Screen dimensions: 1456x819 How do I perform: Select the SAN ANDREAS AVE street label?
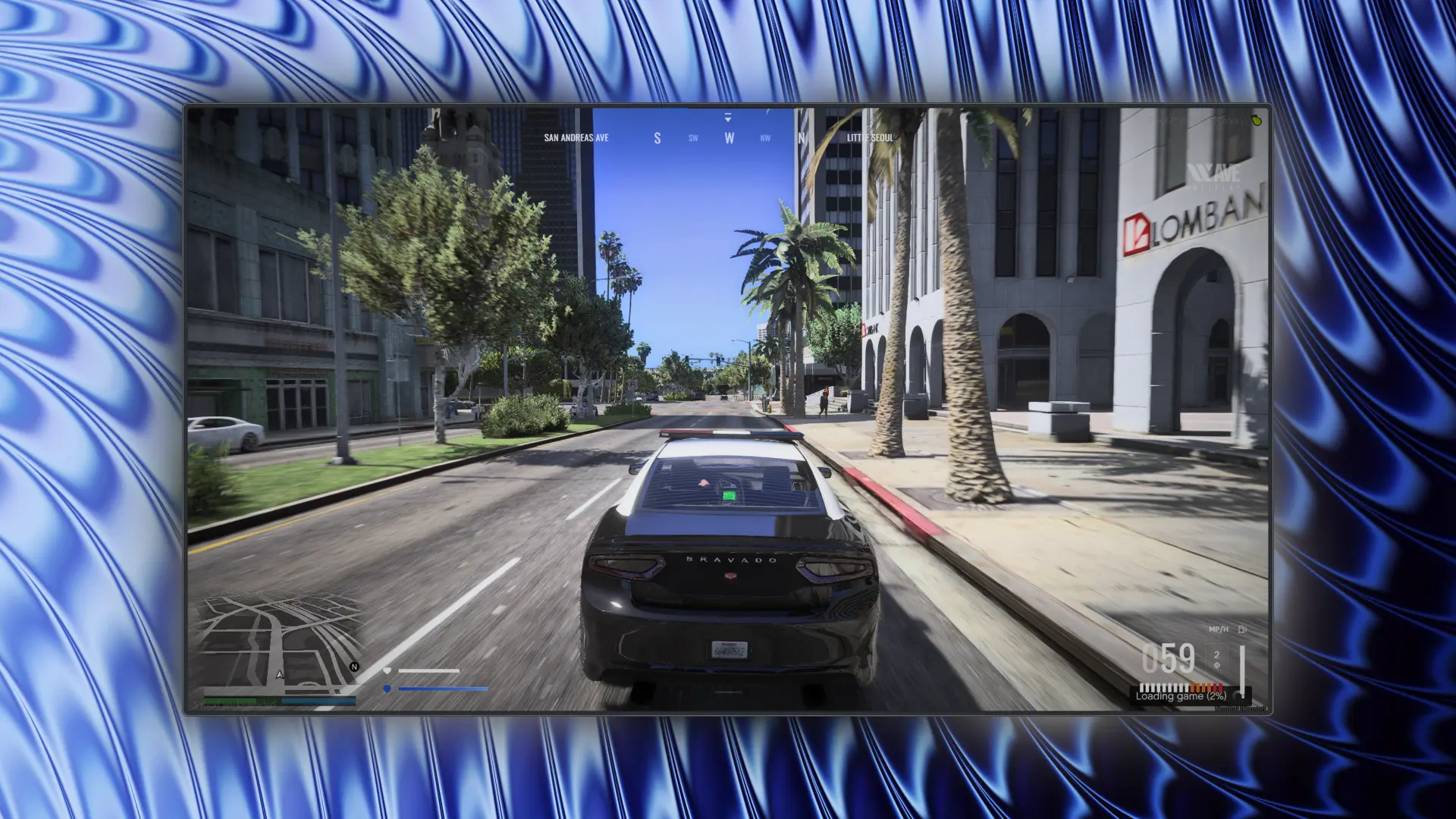[576, 138]
